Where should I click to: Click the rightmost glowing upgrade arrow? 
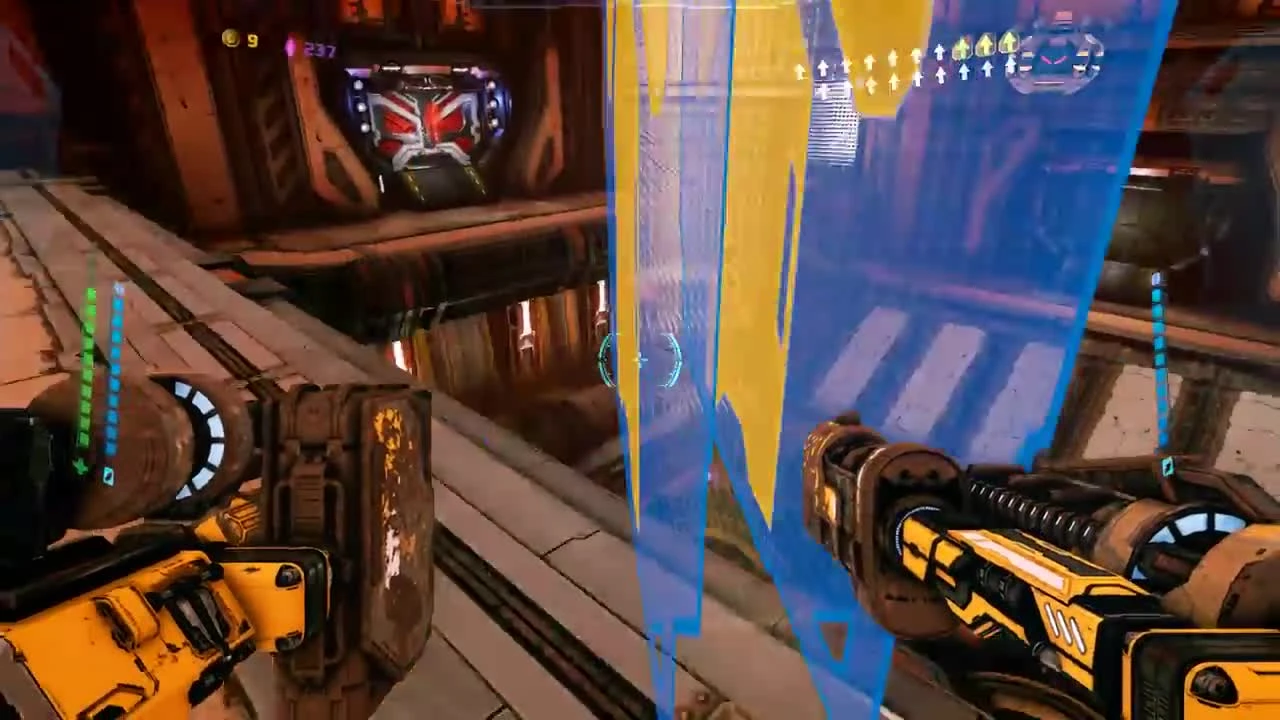pos(1009,42)
